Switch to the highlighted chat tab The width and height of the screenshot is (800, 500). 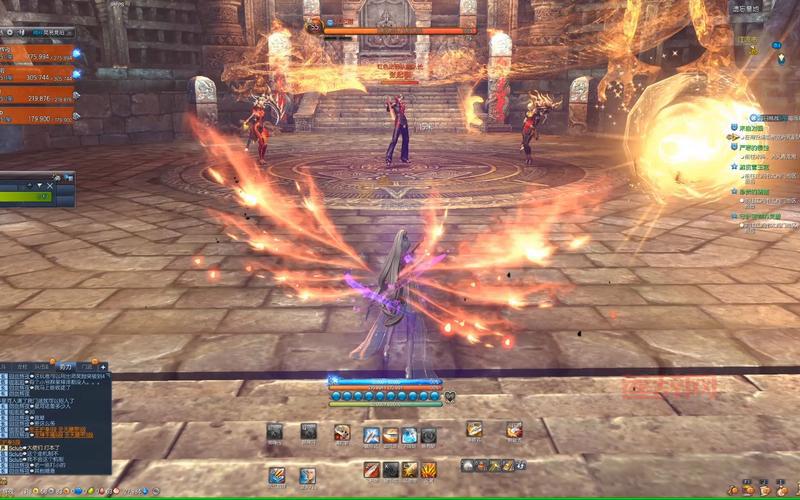(x=65, y=367)
